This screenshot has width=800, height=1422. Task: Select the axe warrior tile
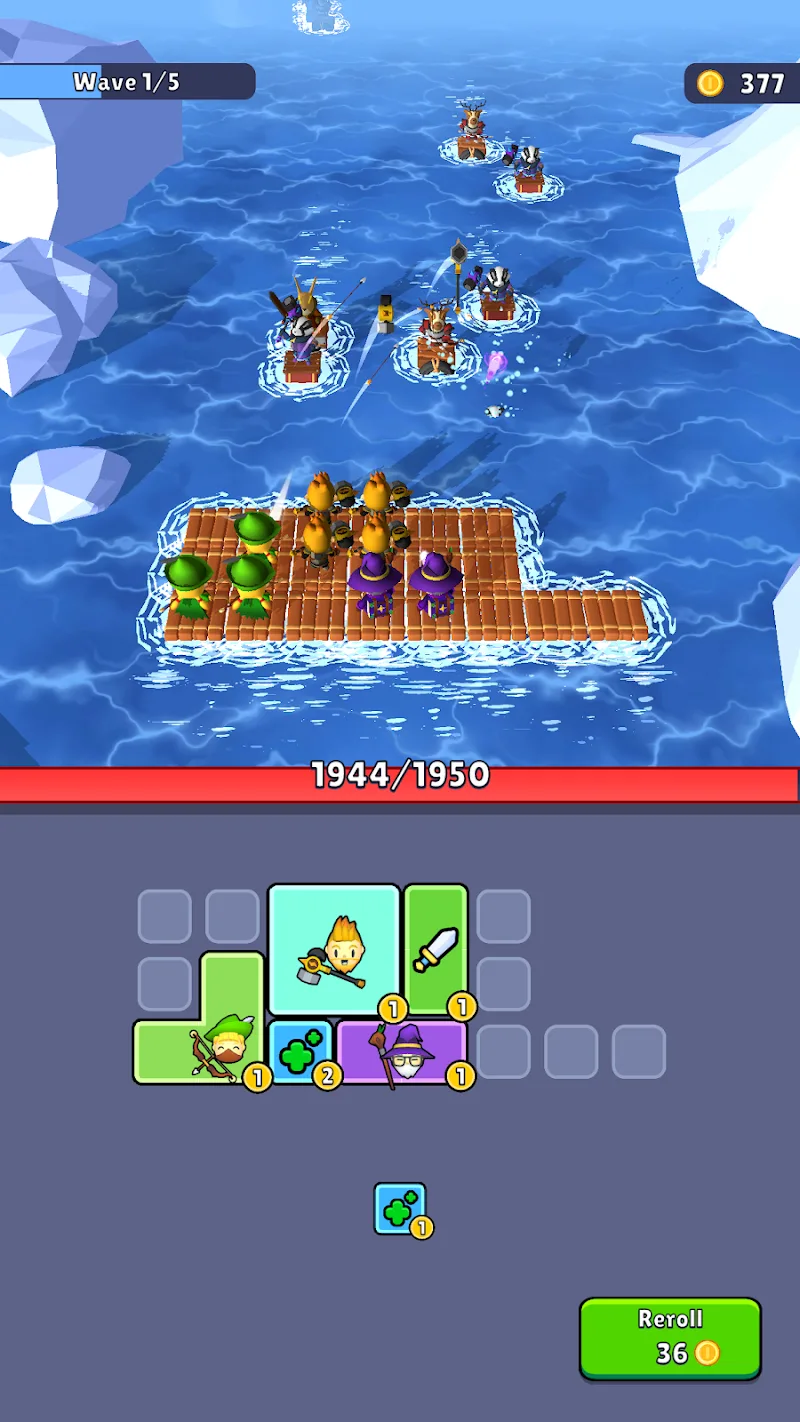[333, 950]
